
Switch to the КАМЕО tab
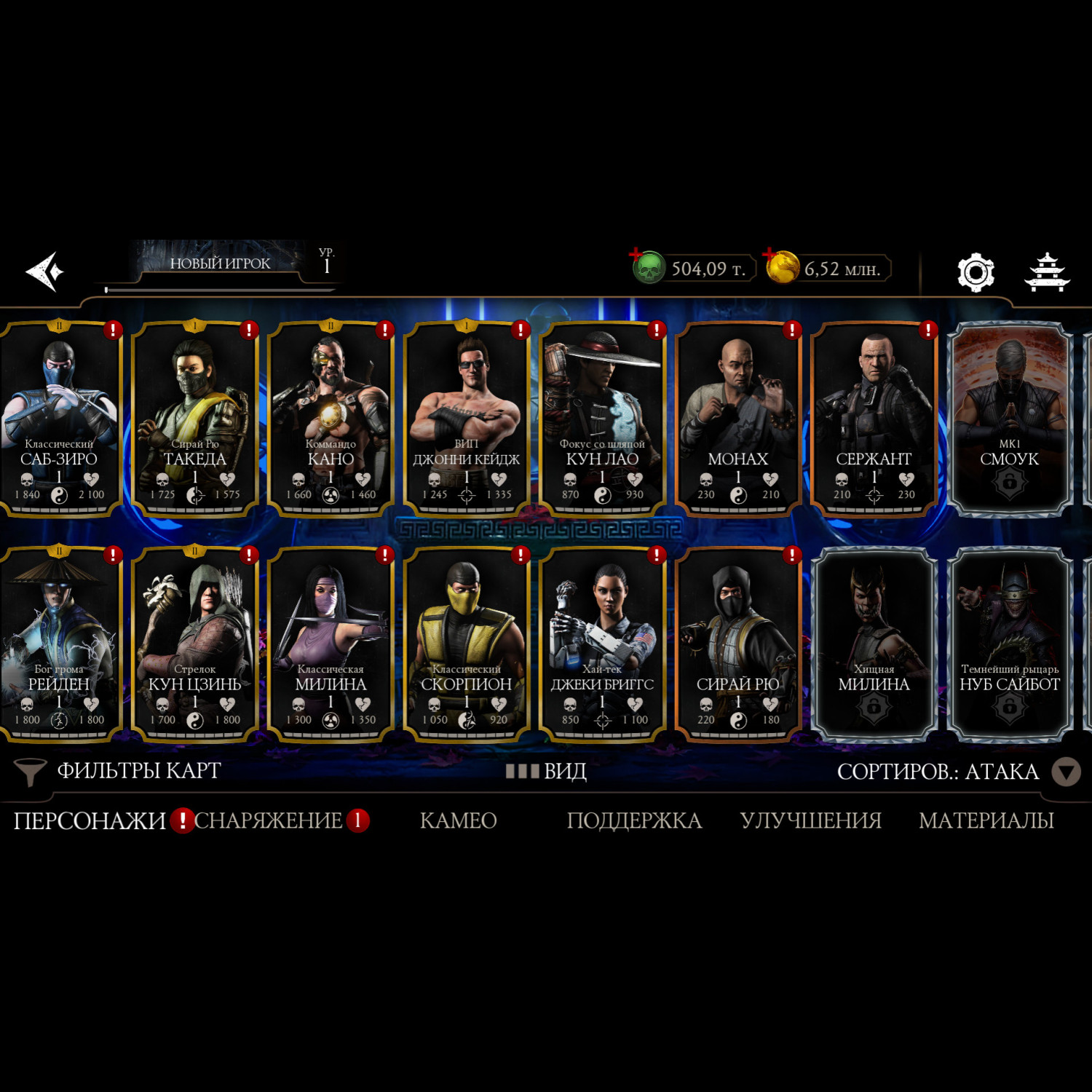coord(459,820)
